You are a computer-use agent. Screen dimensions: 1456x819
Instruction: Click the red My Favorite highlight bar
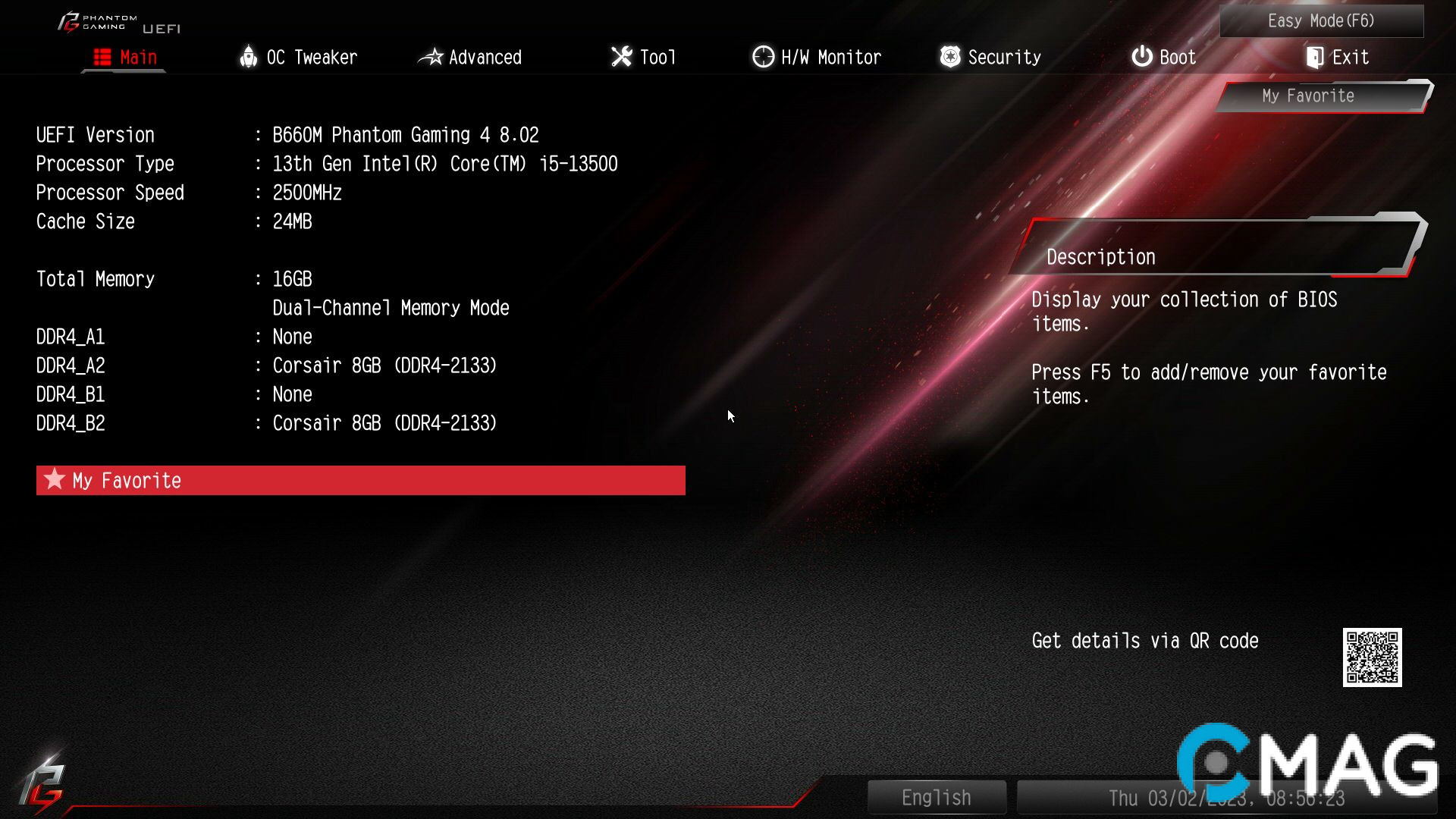click(360, 479)
